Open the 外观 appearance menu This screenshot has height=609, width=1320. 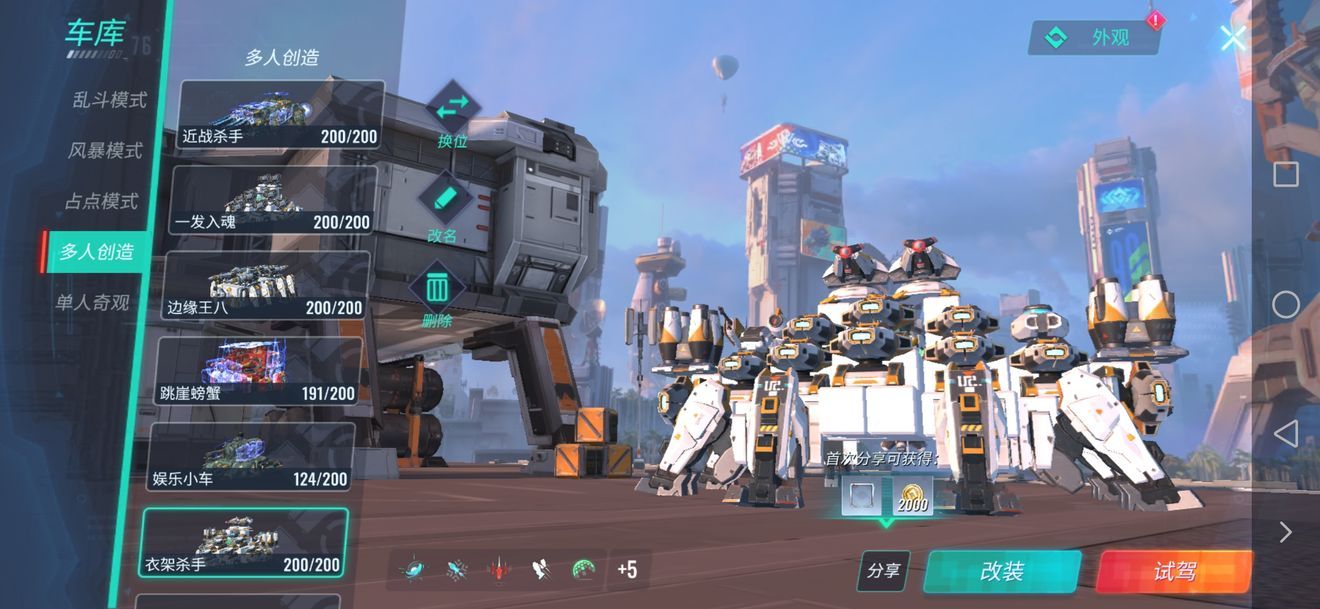point(1094,38)
